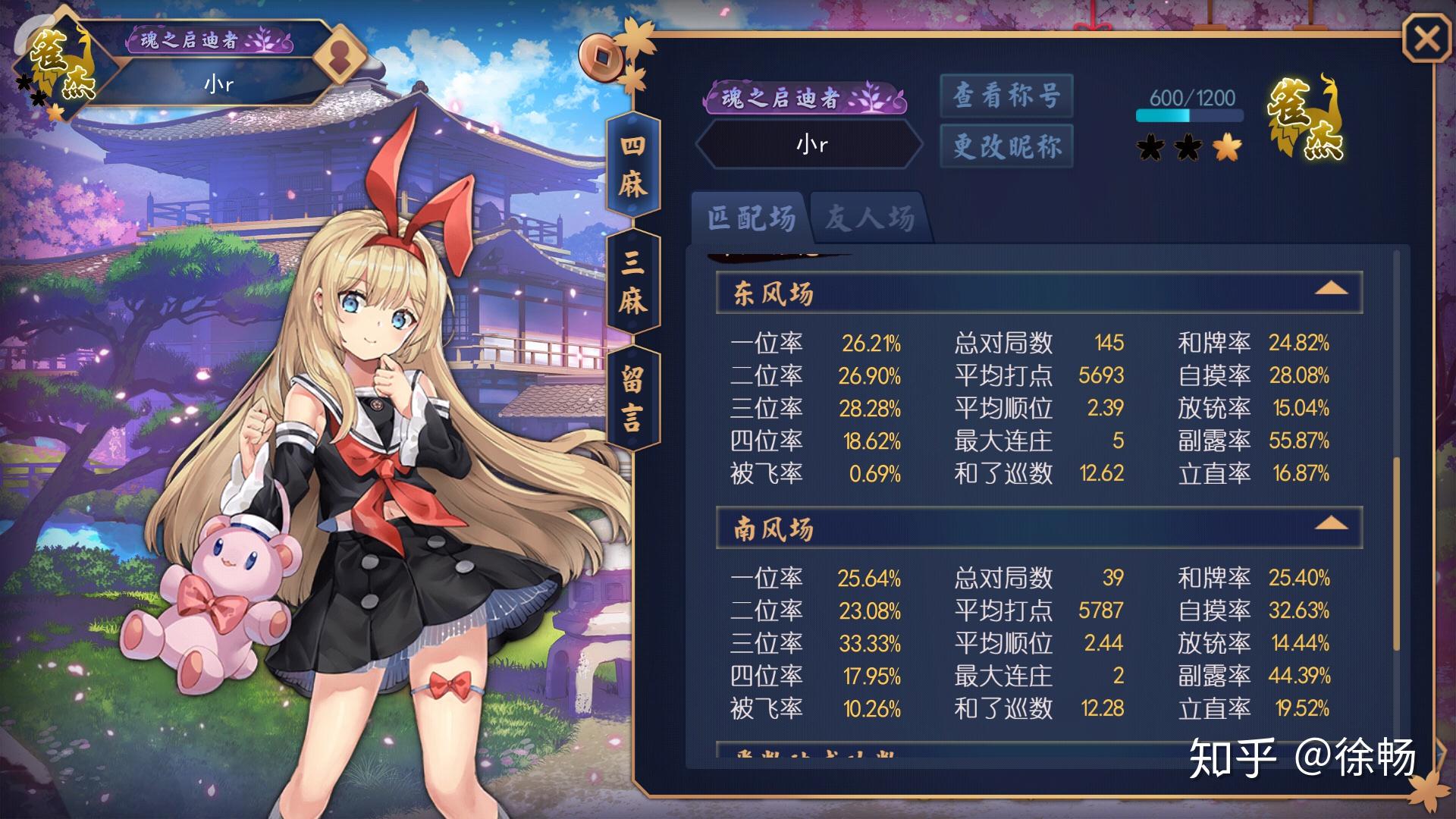Image resolution: width=1456 pixels, height=819 pixels.
Task: Change nickname with 更改昵称 button
Action: 1006,146
